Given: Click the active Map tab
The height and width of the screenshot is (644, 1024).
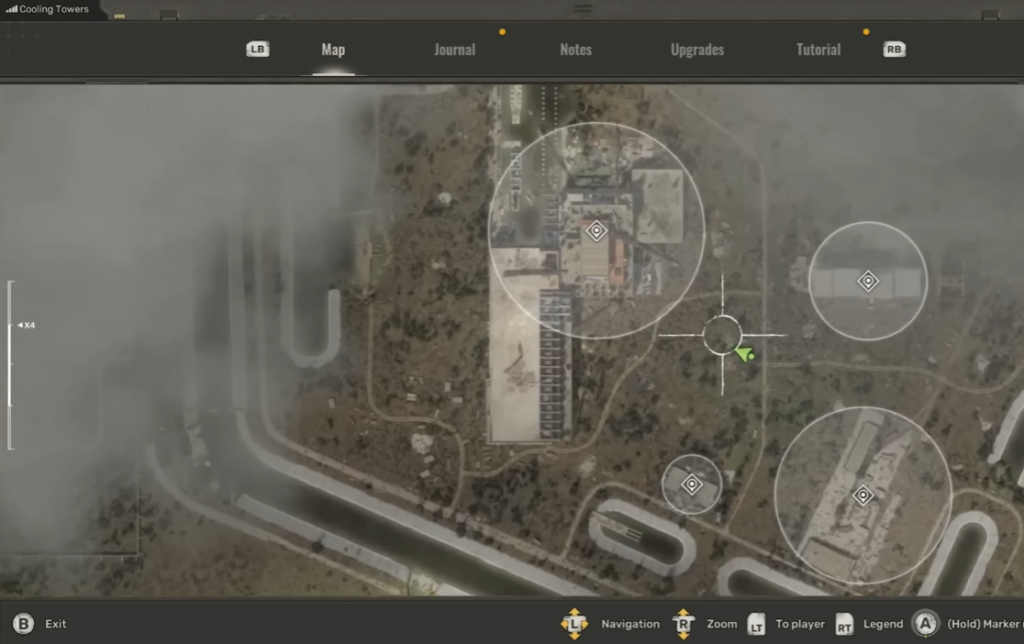Looking at the screenshot, I should tap(333, 50).
